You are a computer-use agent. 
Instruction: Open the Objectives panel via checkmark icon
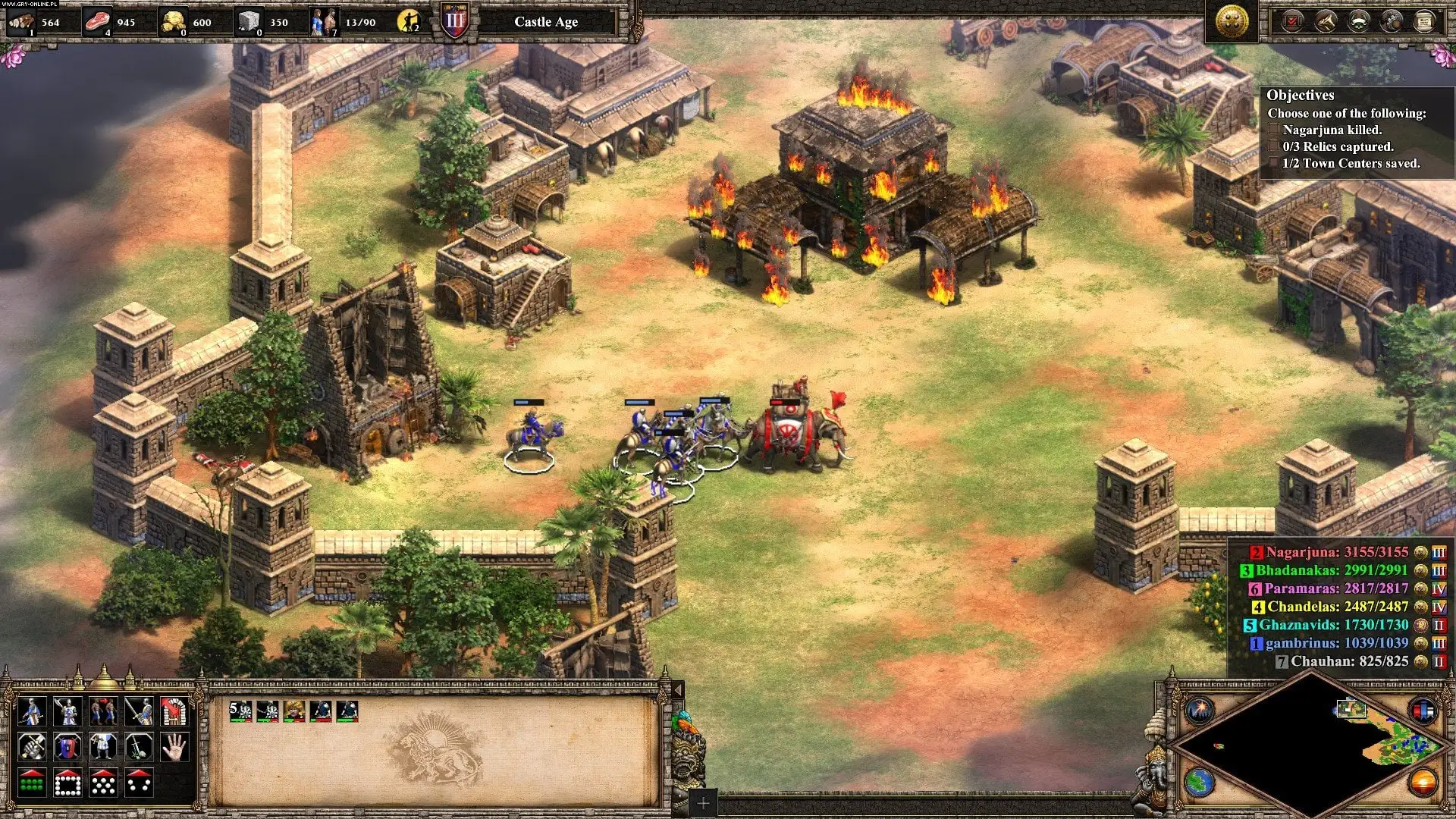click(1292, 20)
